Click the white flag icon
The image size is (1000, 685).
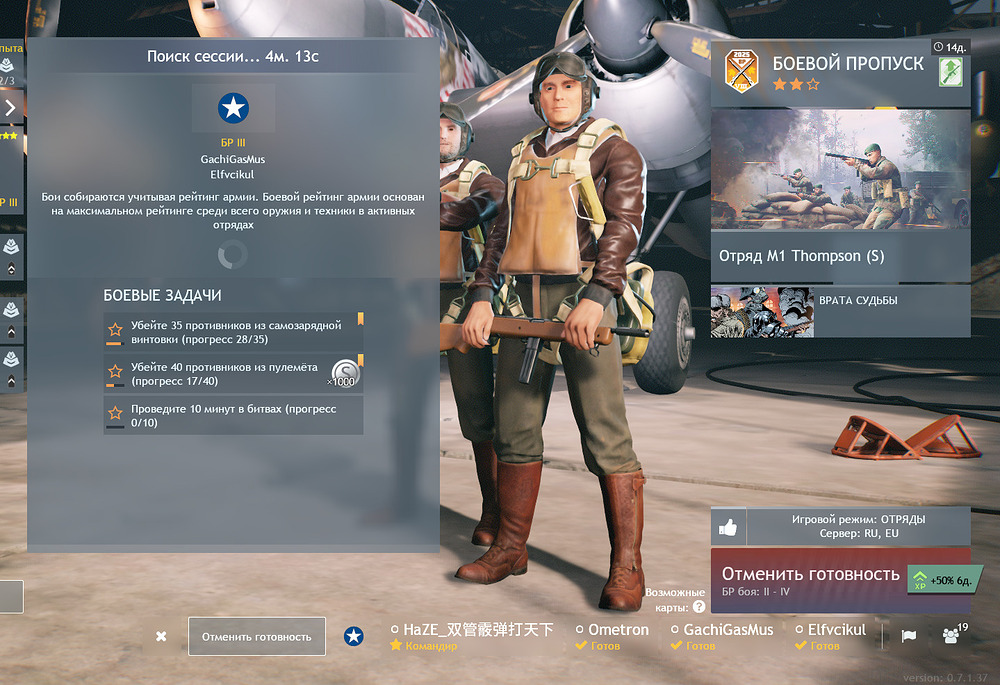(909, 636)
